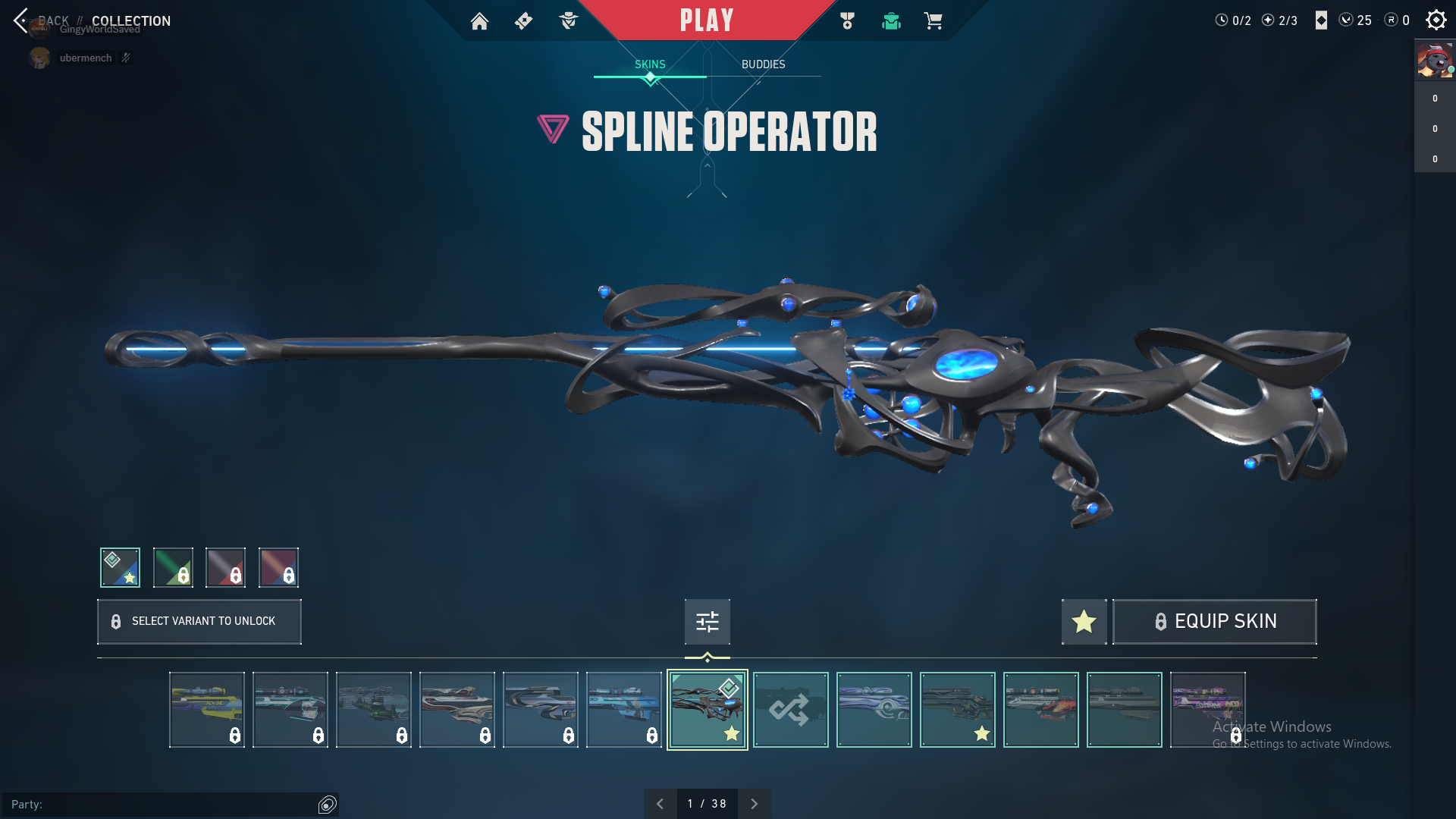Open the settings gear
The image size is (1456, 819).
tap(1436, 20)
